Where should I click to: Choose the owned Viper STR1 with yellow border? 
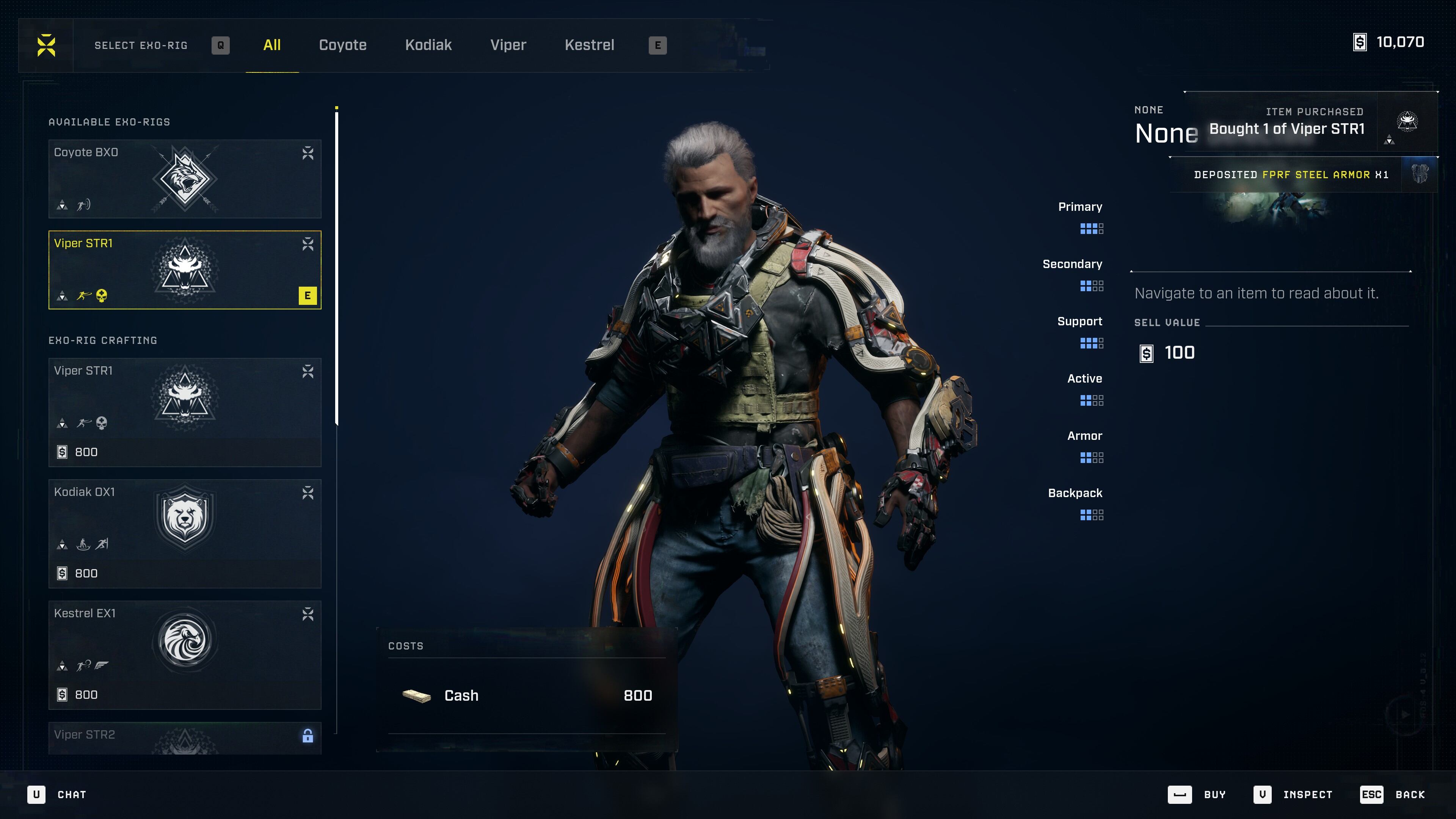click(x=185, y=270)
